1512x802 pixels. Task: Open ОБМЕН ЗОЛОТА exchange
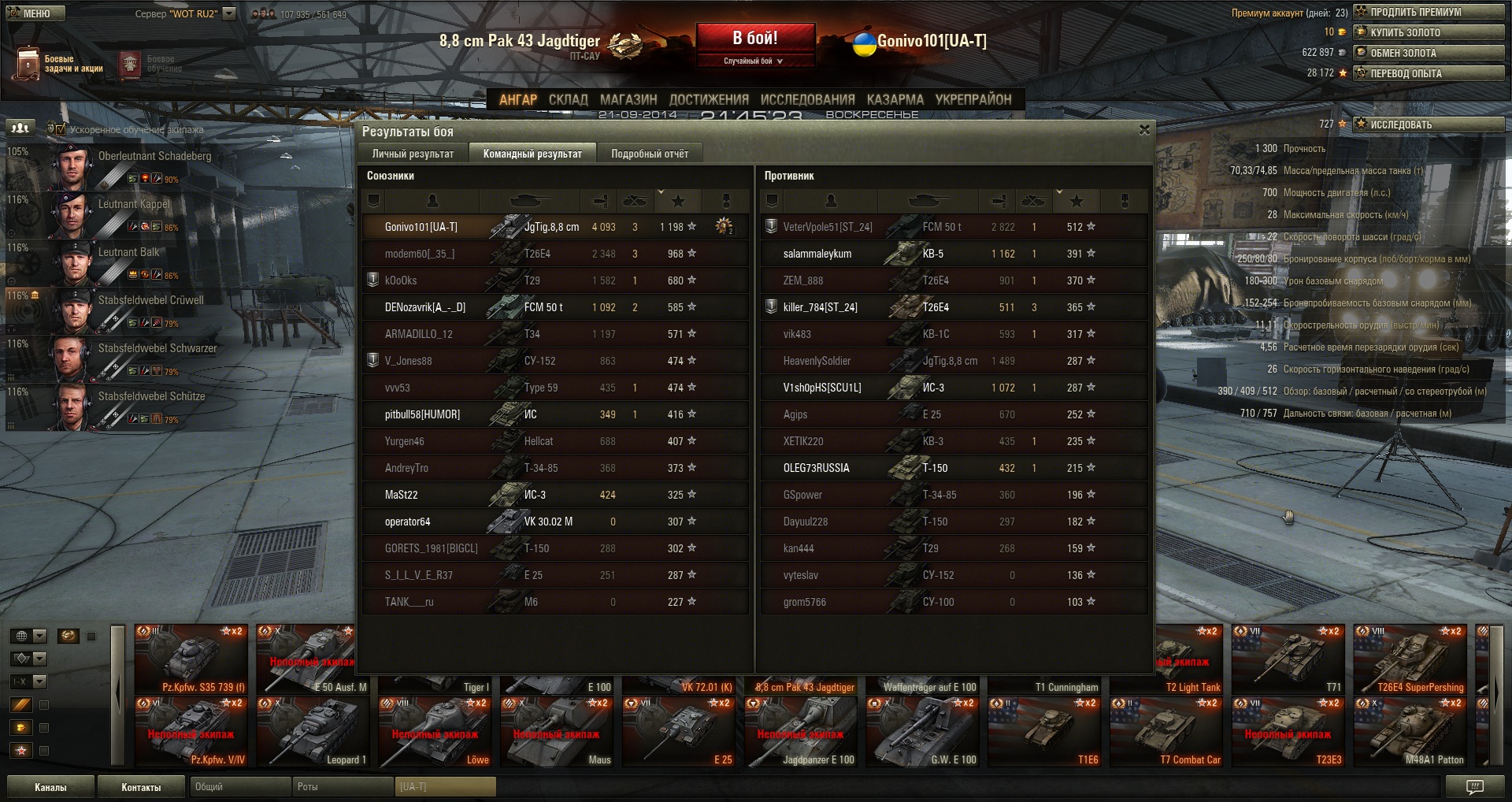pos(1429,53)
